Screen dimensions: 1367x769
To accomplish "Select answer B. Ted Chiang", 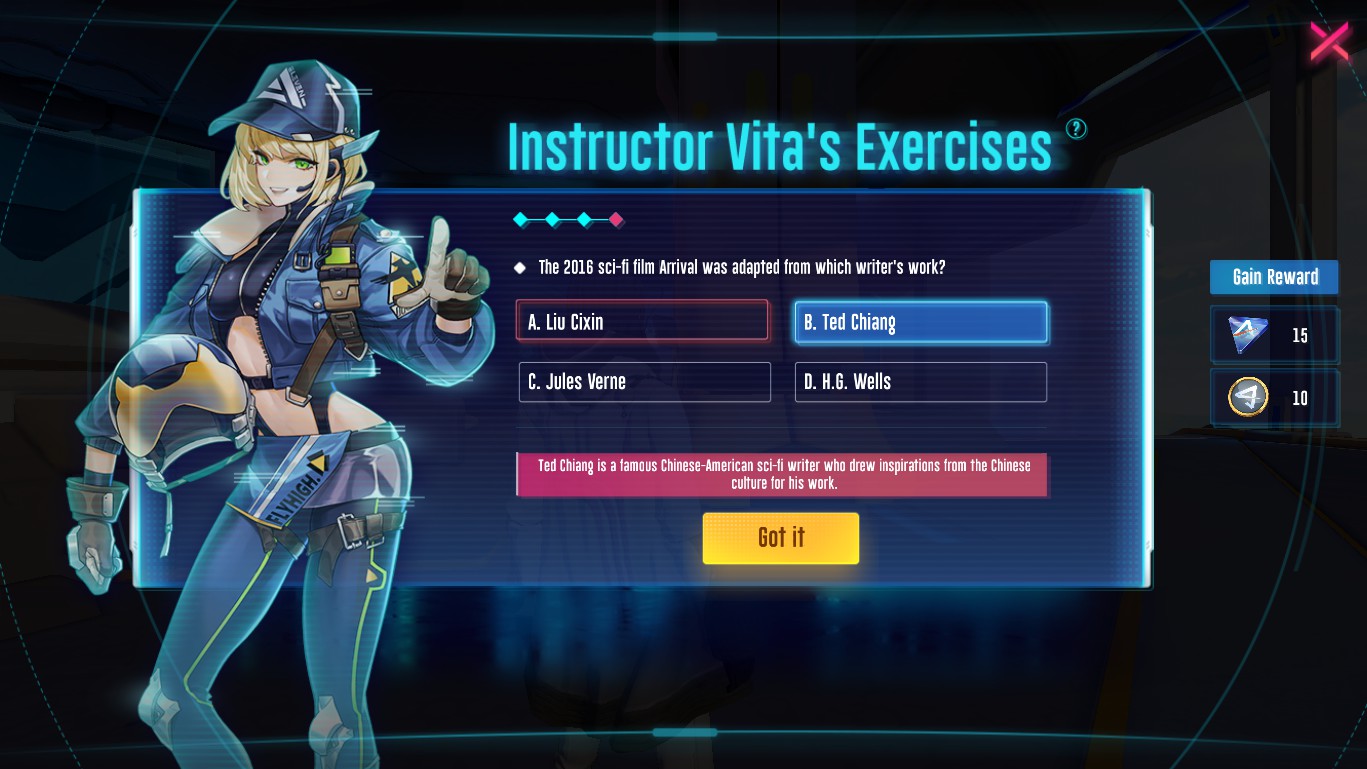I will [920, 322].
